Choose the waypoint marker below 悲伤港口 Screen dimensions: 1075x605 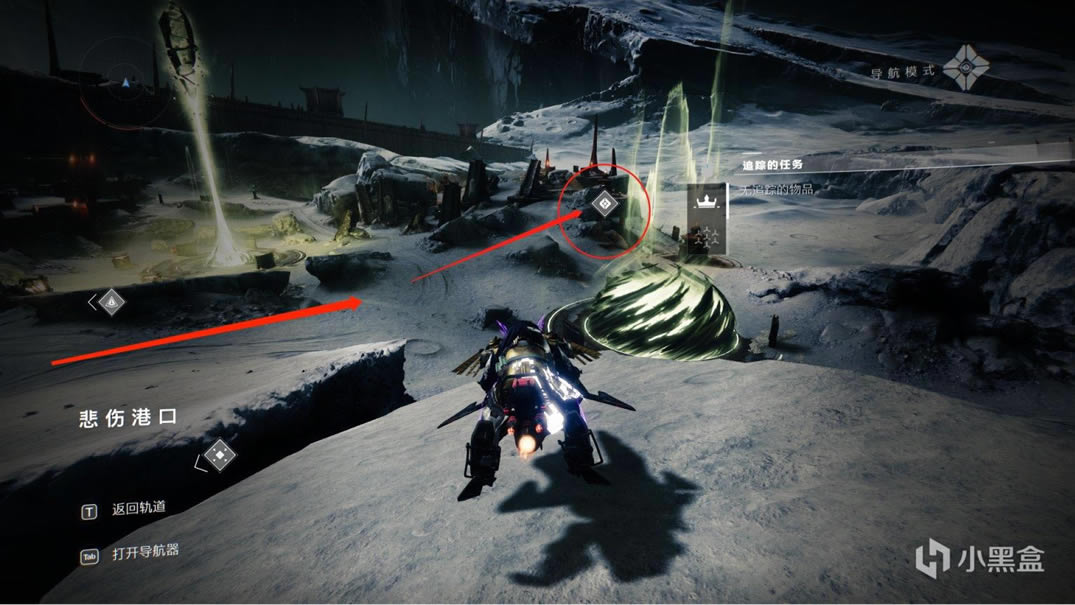[220, 457]
